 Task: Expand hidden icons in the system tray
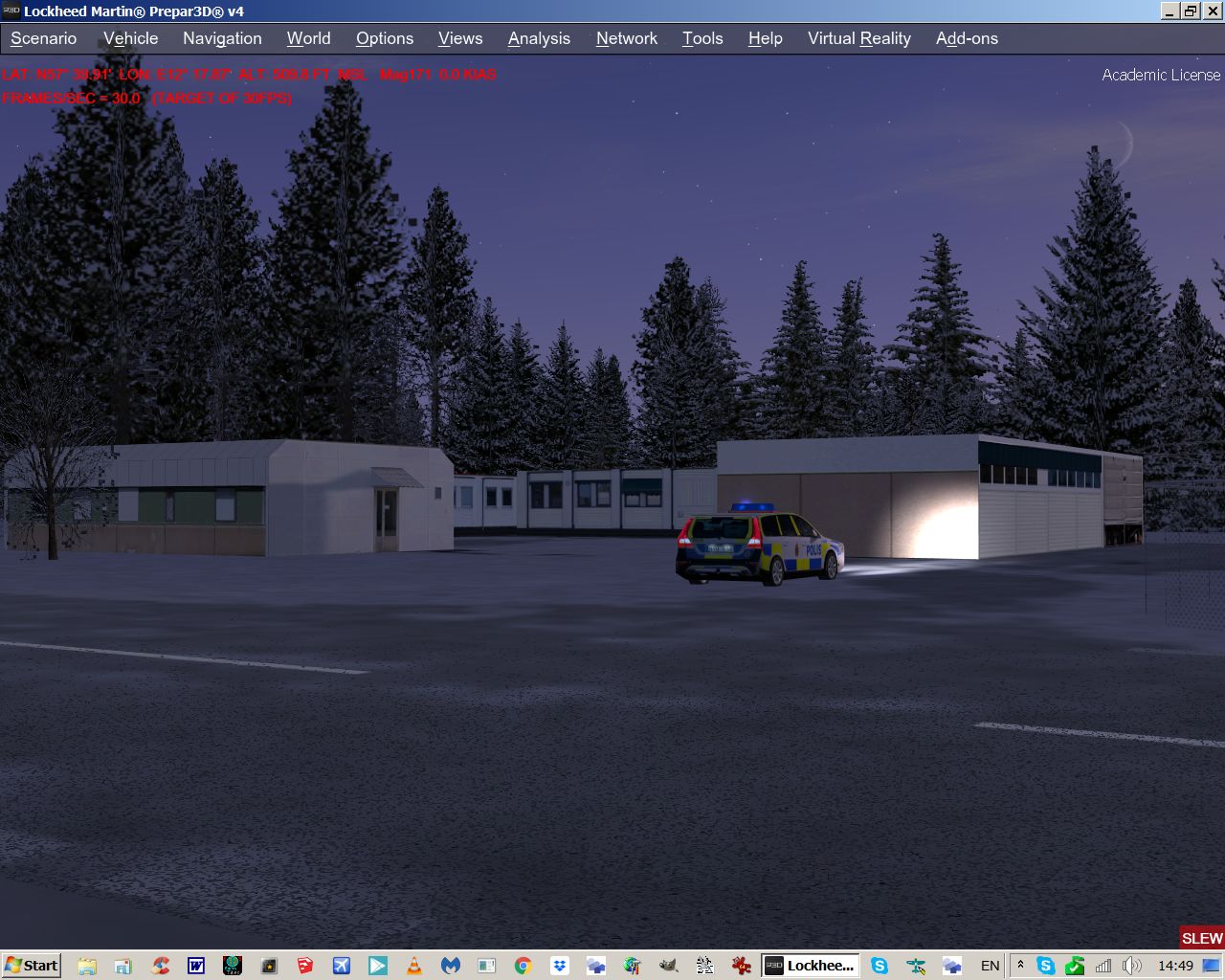tap(1020, 965)
